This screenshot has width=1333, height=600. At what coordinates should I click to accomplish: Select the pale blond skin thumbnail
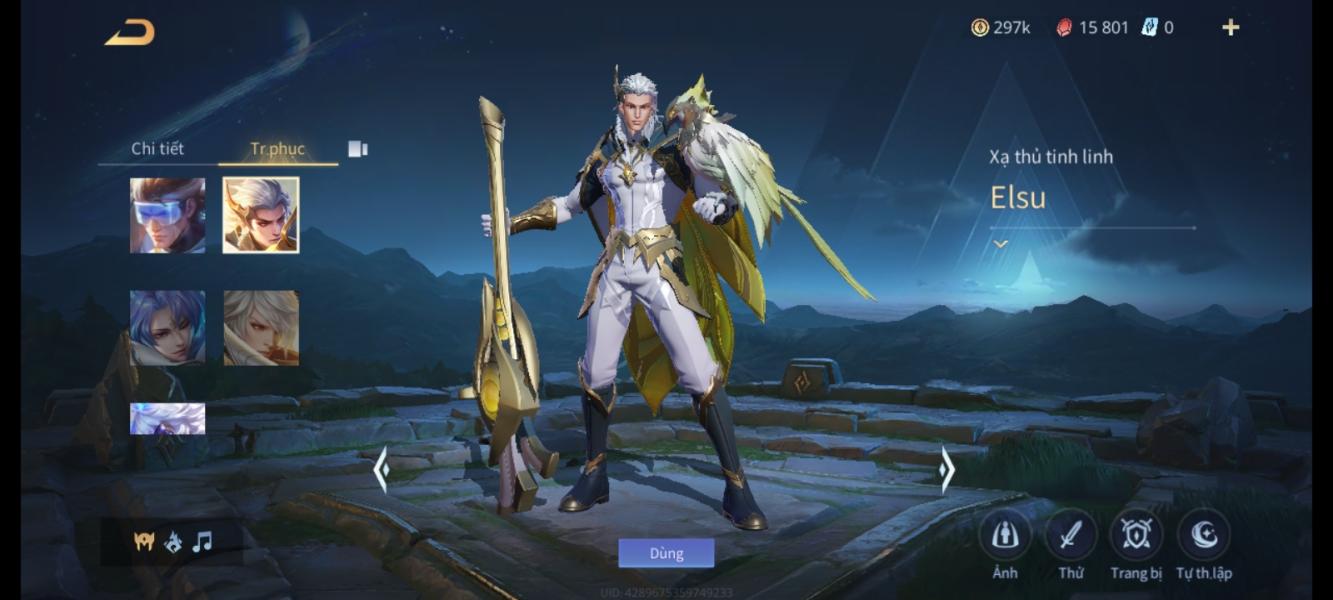point(260,328)
